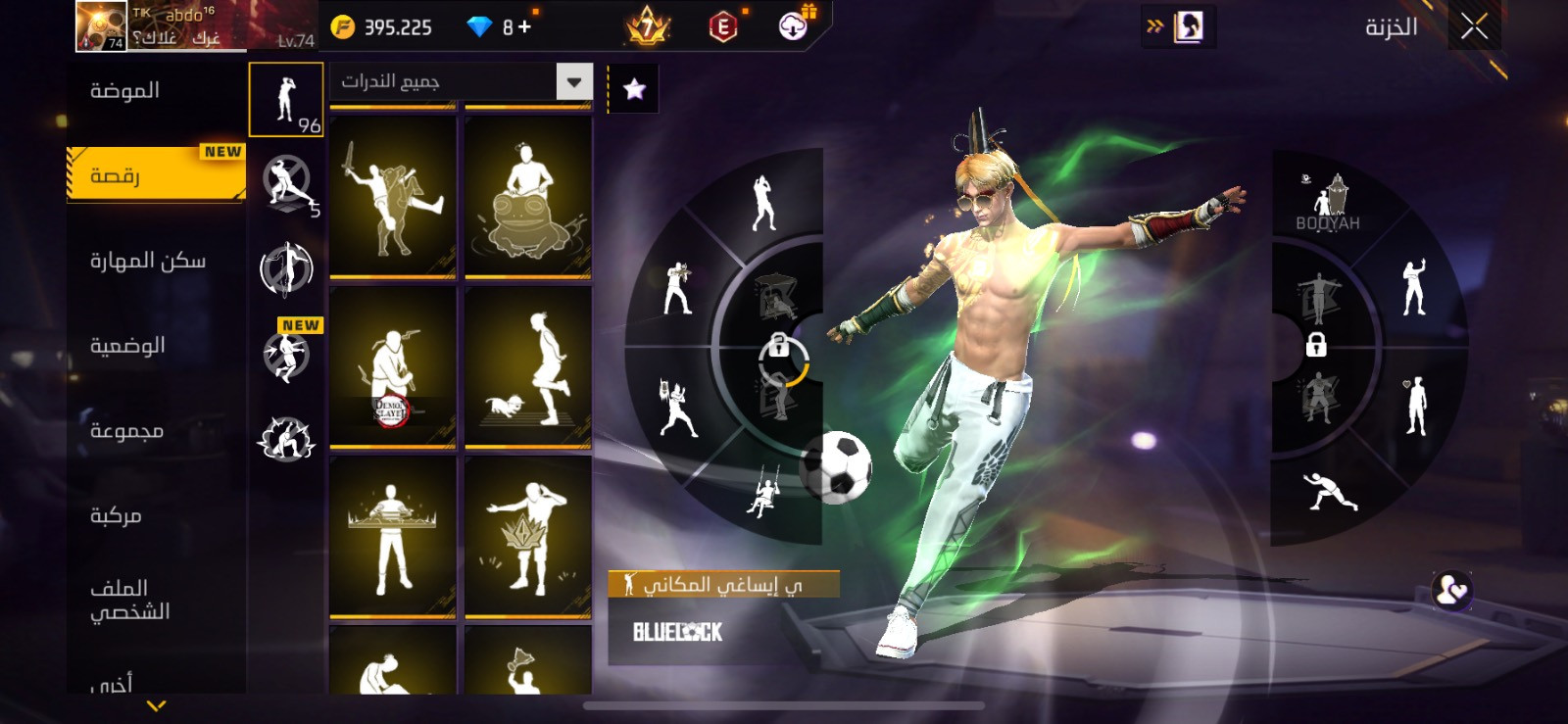
Task: Go to the مركبة (Vehicle) category
Action: [x=116, y=515]
